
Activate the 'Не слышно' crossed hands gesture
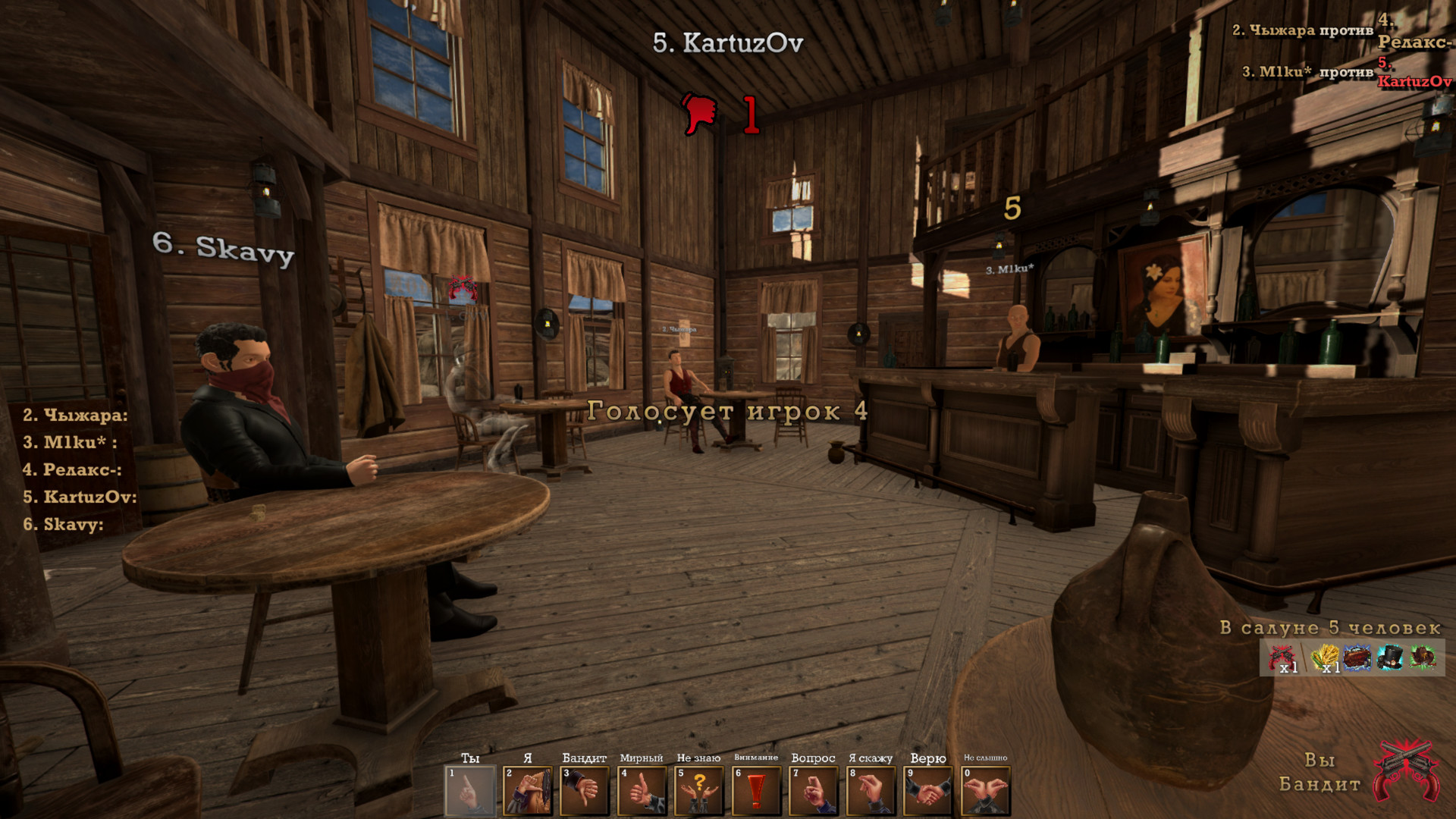(985, 791)
